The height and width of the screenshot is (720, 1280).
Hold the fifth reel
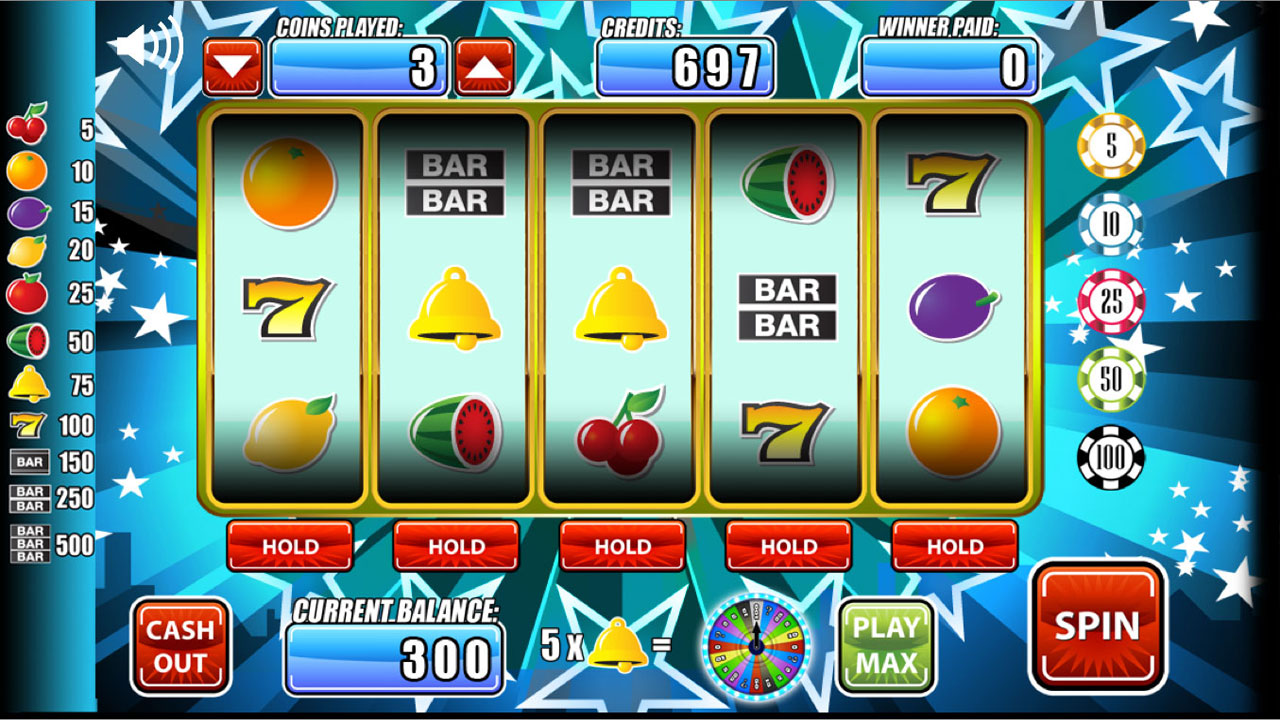click(x=954, y=547)
